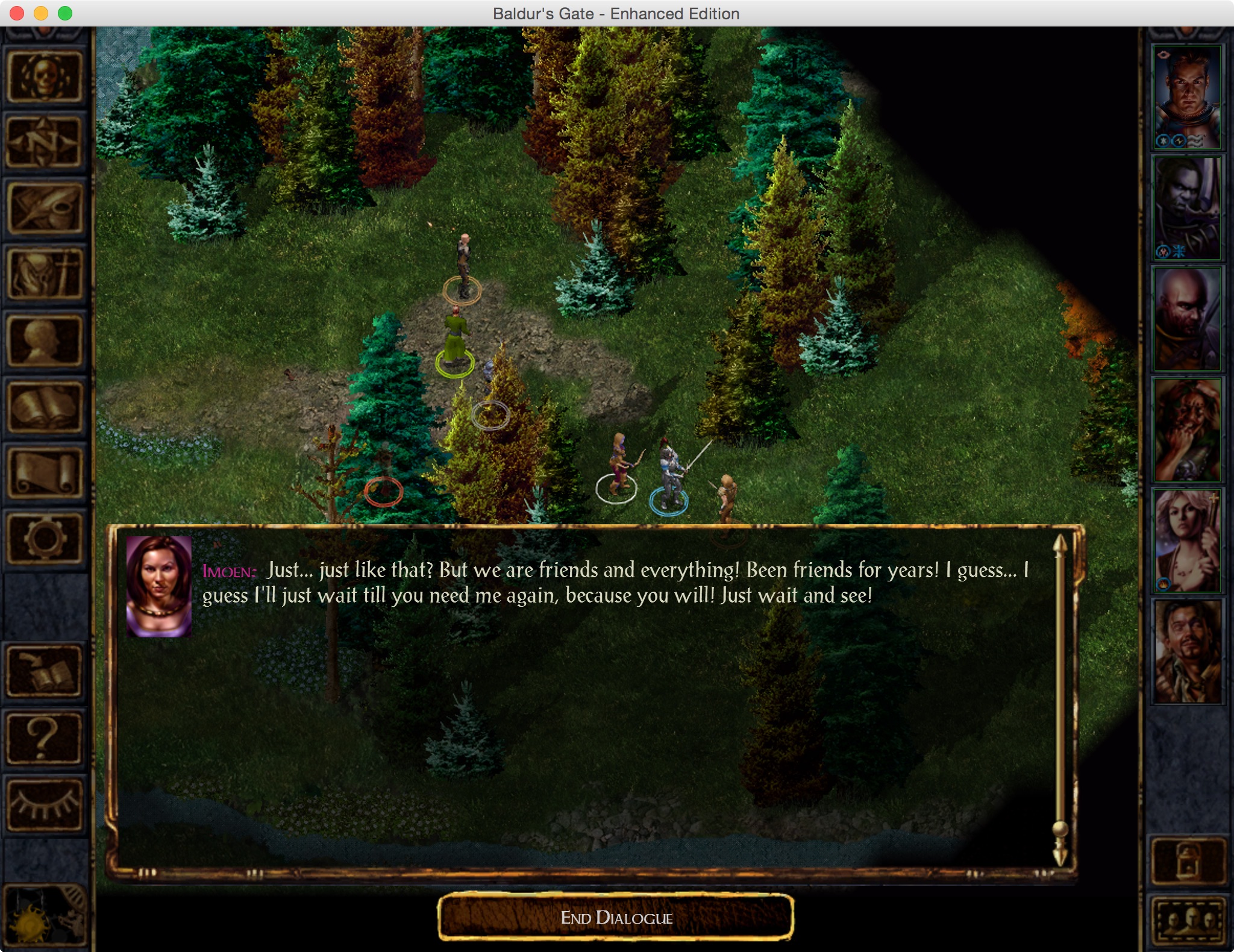
Task: Select the bald scarred man portrait
Action: tap(1187, 319)
